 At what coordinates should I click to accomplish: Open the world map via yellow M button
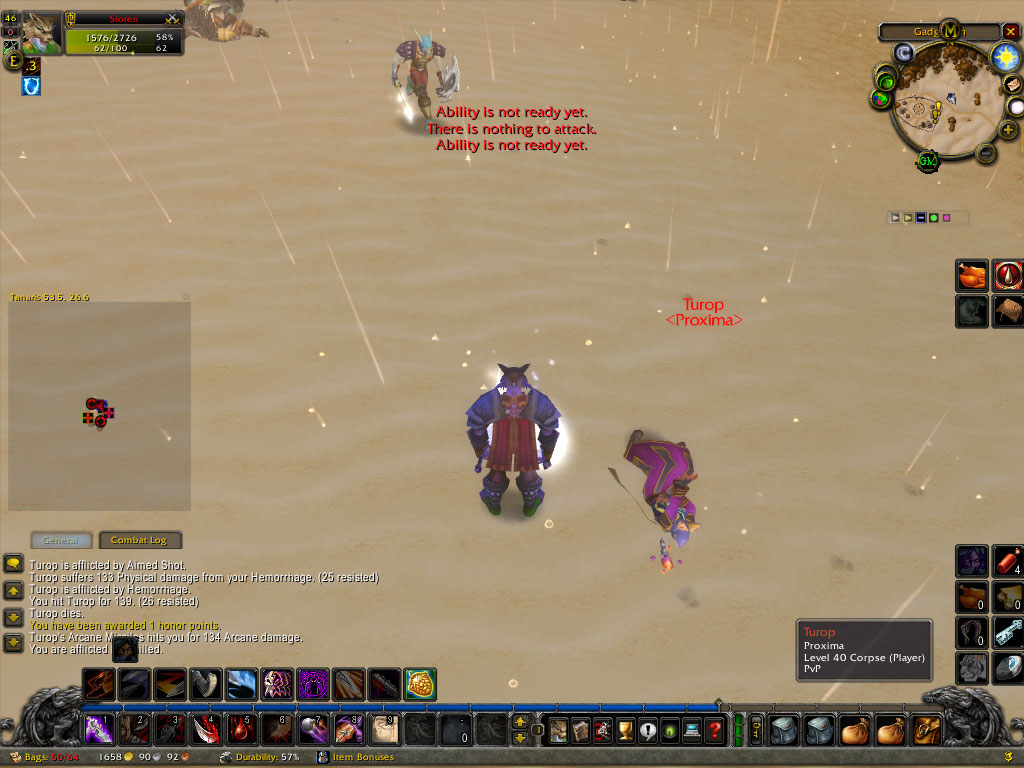click(949, 31)
